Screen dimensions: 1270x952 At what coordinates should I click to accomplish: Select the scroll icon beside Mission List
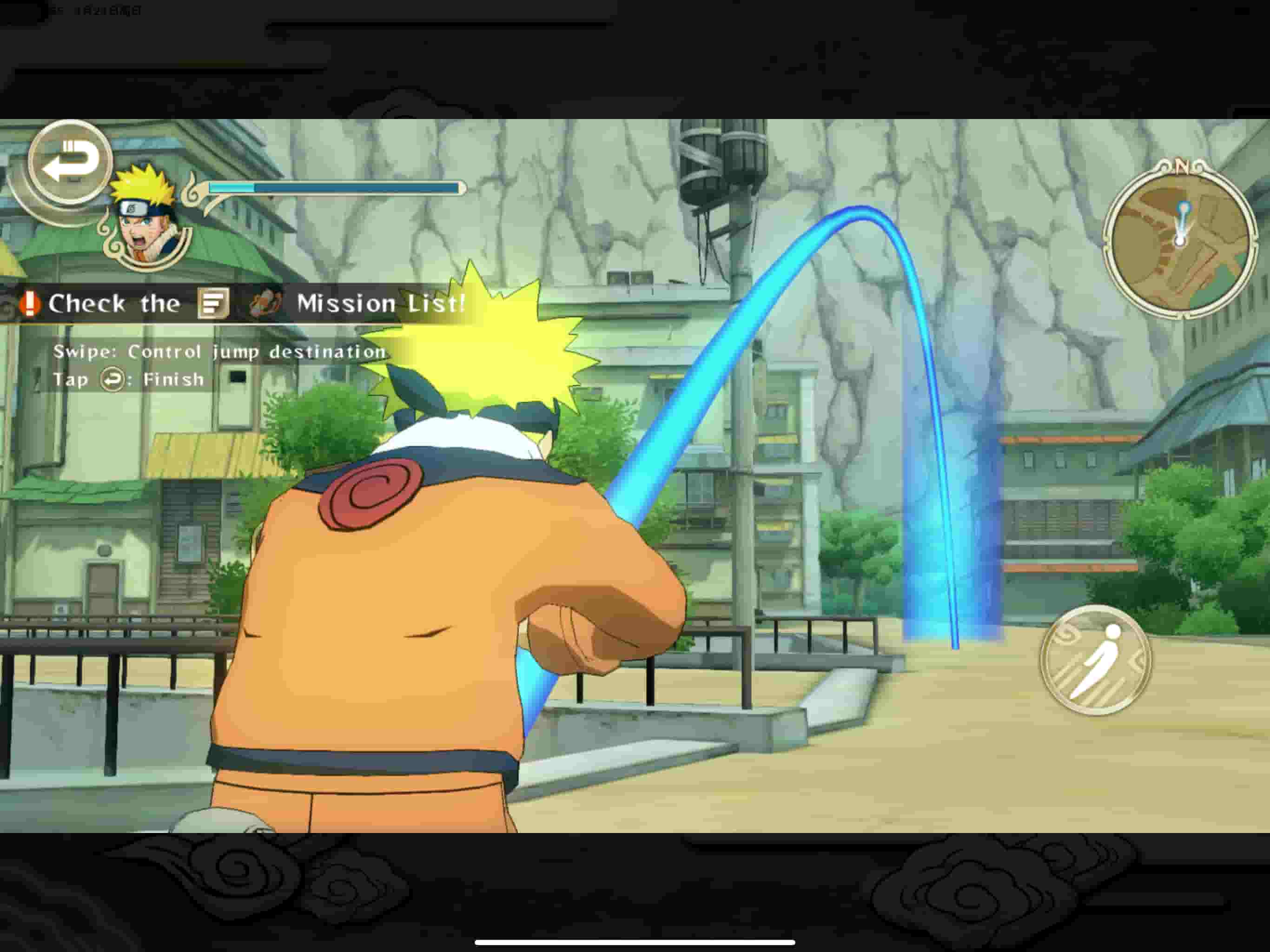[265, 303]
